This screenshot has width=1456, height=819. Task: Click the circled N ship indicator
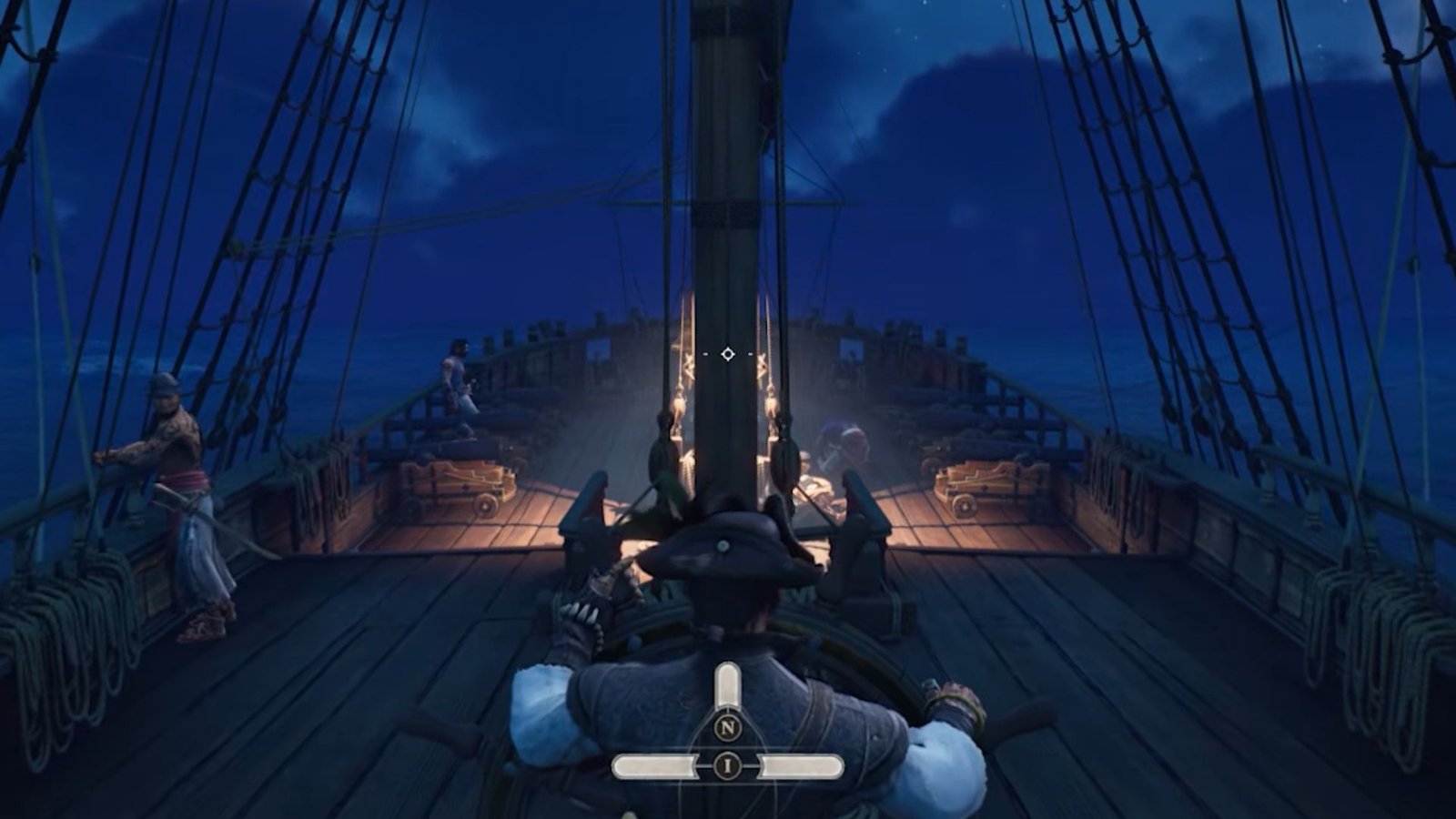(727, 728)
